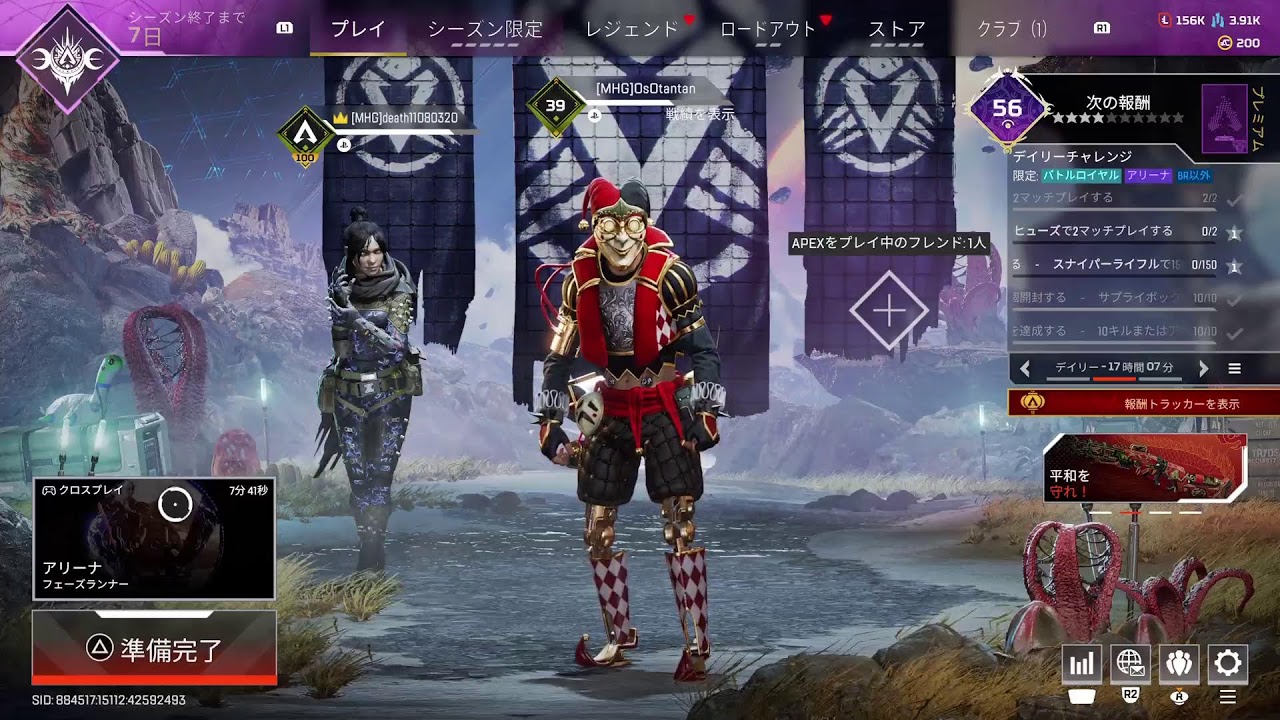Open the level 56 battle pass badge
Screen dimensions: 1280x720
point(1007,109)
